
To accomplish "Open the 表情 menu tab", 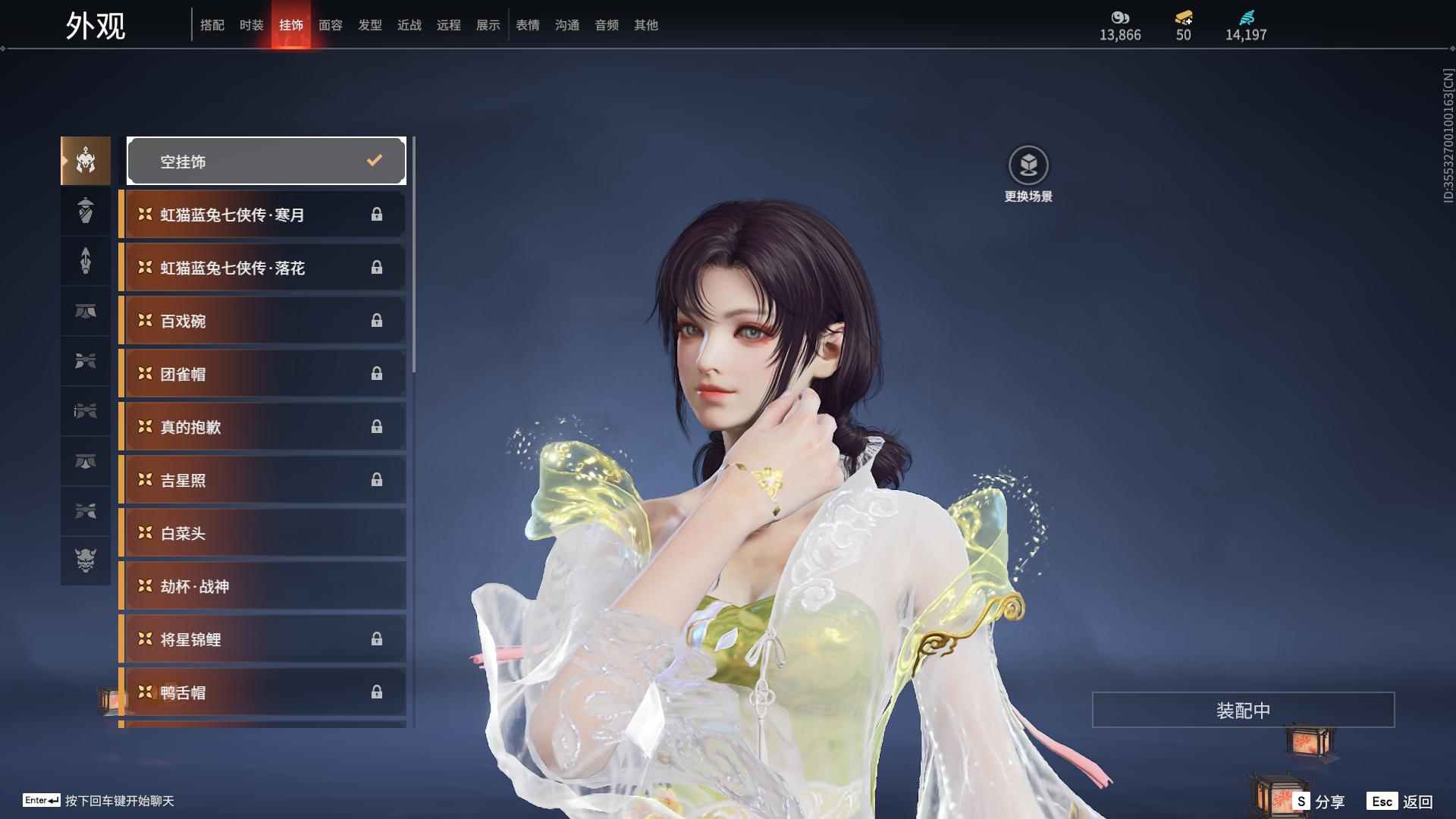I will tap(527, 24).
